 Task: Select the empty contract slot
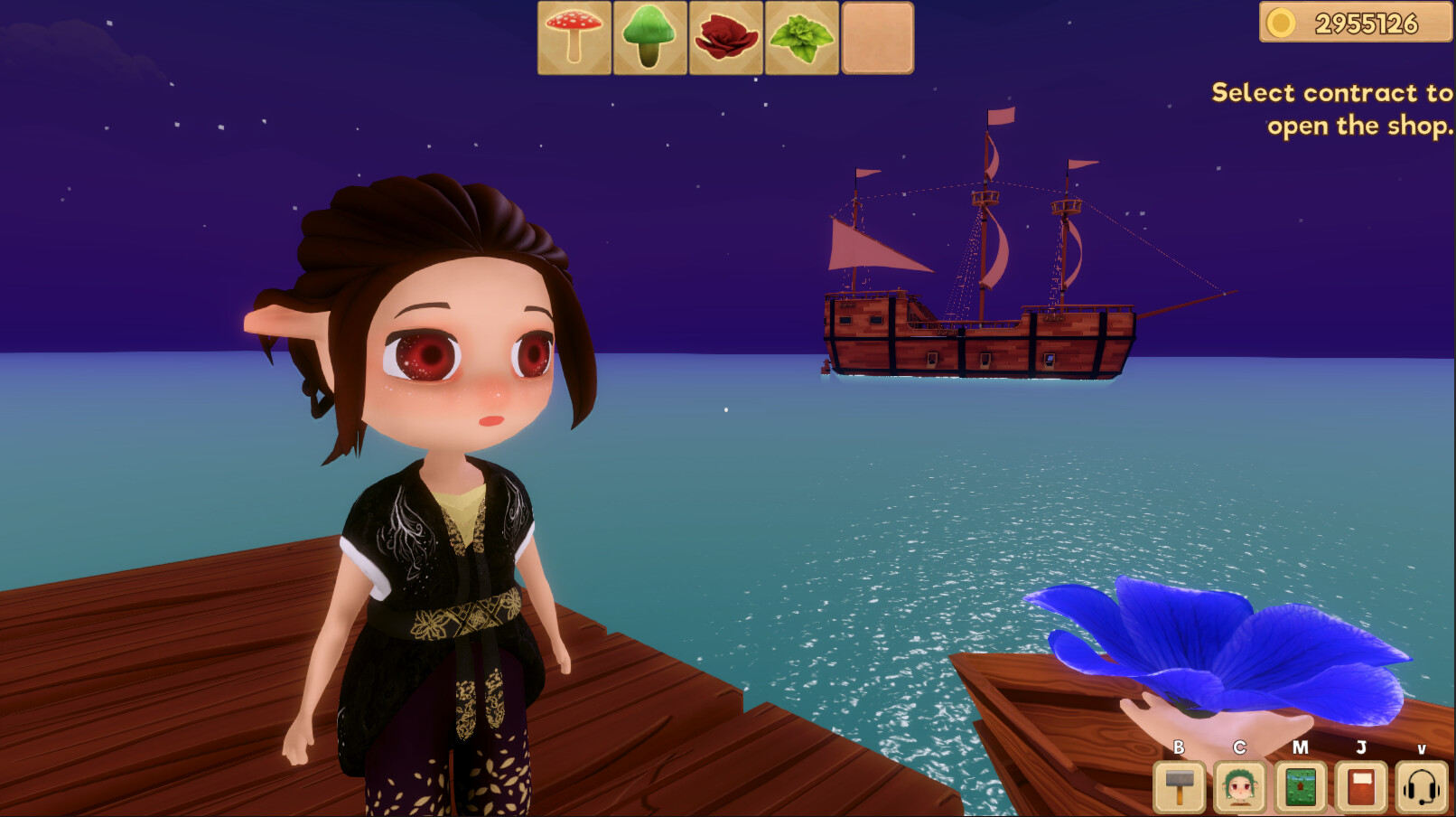877,39
